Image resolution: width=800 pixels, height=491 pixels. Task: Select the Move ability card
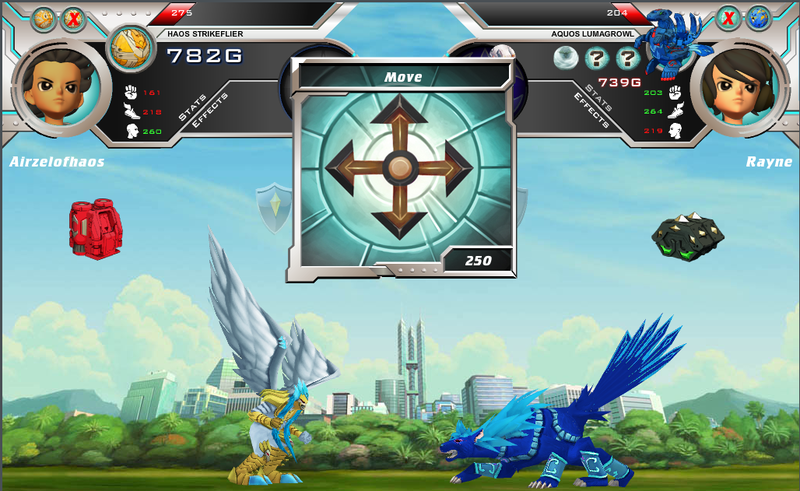[400, 166]
